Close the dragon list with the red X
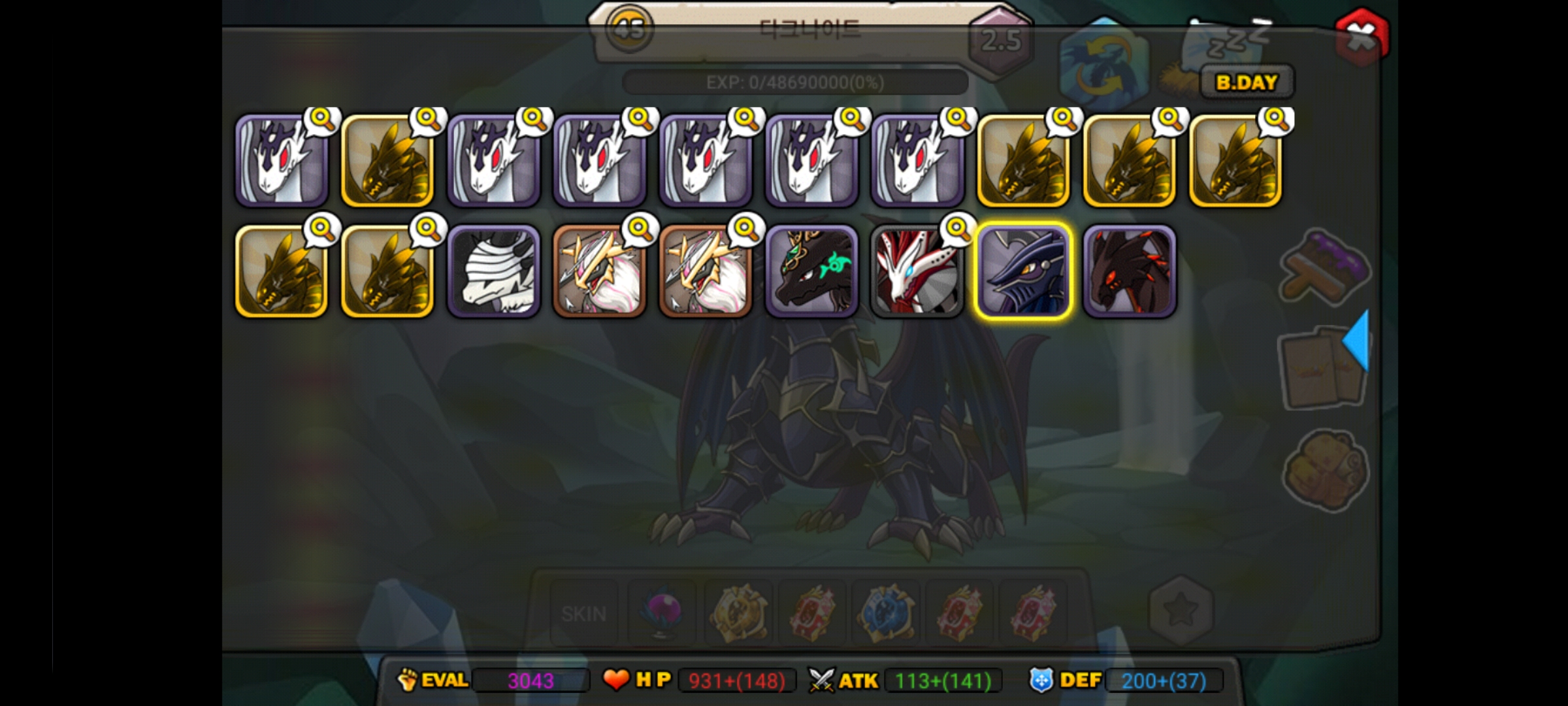The image size is (1568, 706). [1362, 37]
